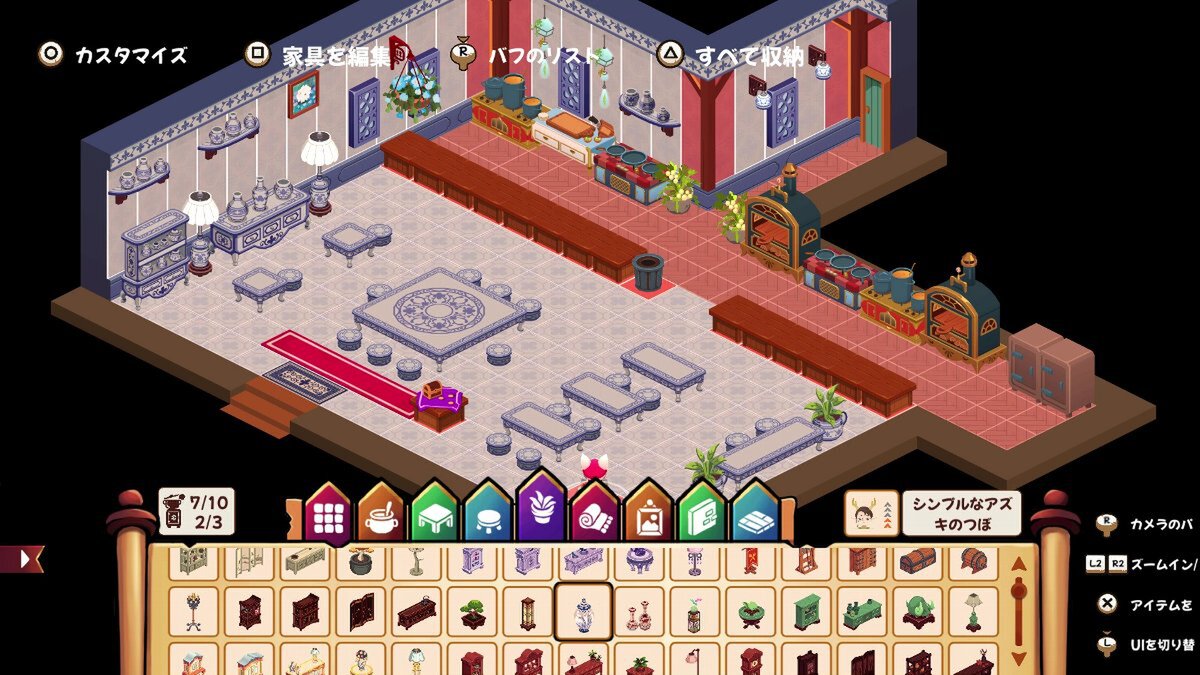Select the blue and white porcelain vase
This screenshot has width=1200, height=675.
click(582, 611)
